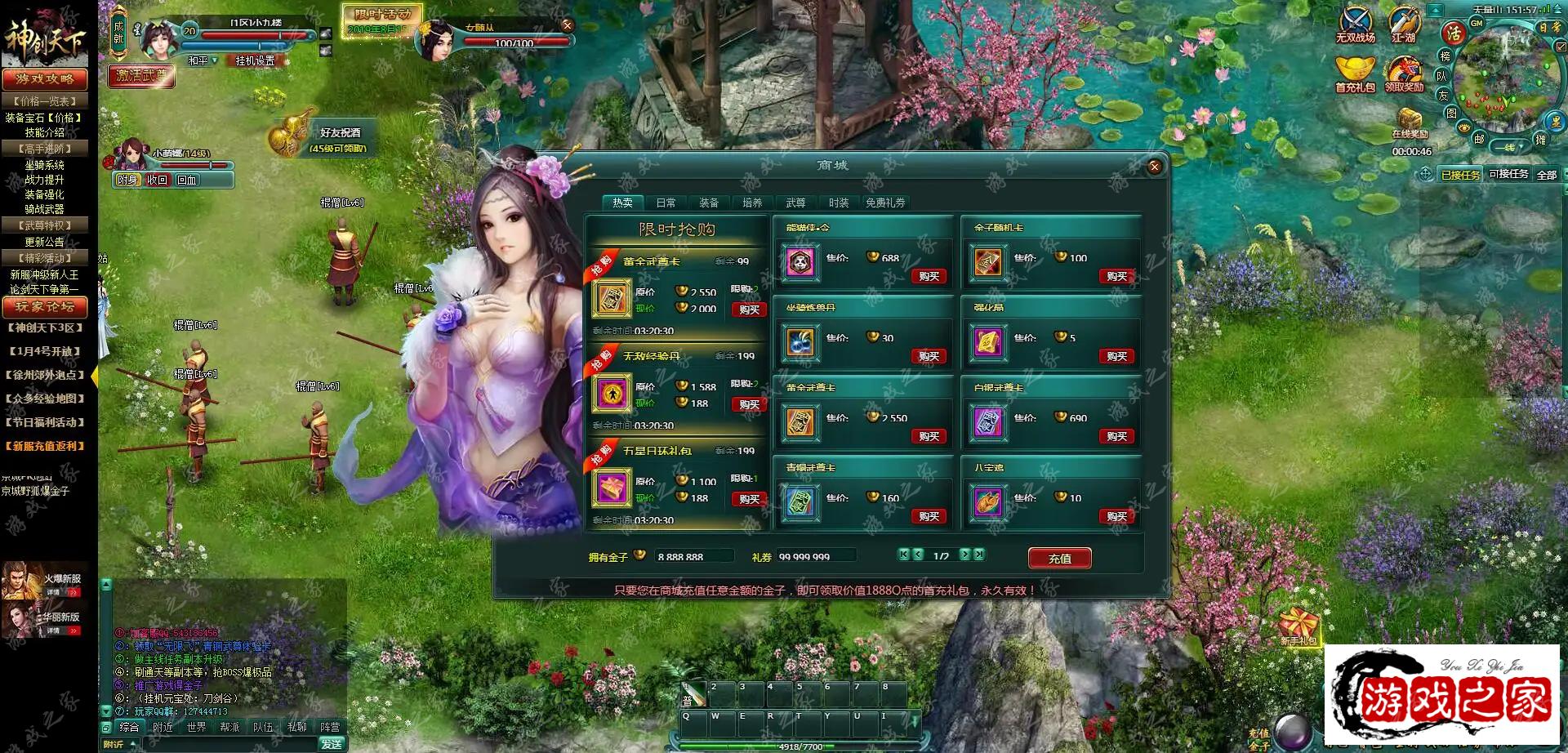Claim rewards via 领取奖励 icon
Screen dimensions: 1568x753
tap(1404, 74)
